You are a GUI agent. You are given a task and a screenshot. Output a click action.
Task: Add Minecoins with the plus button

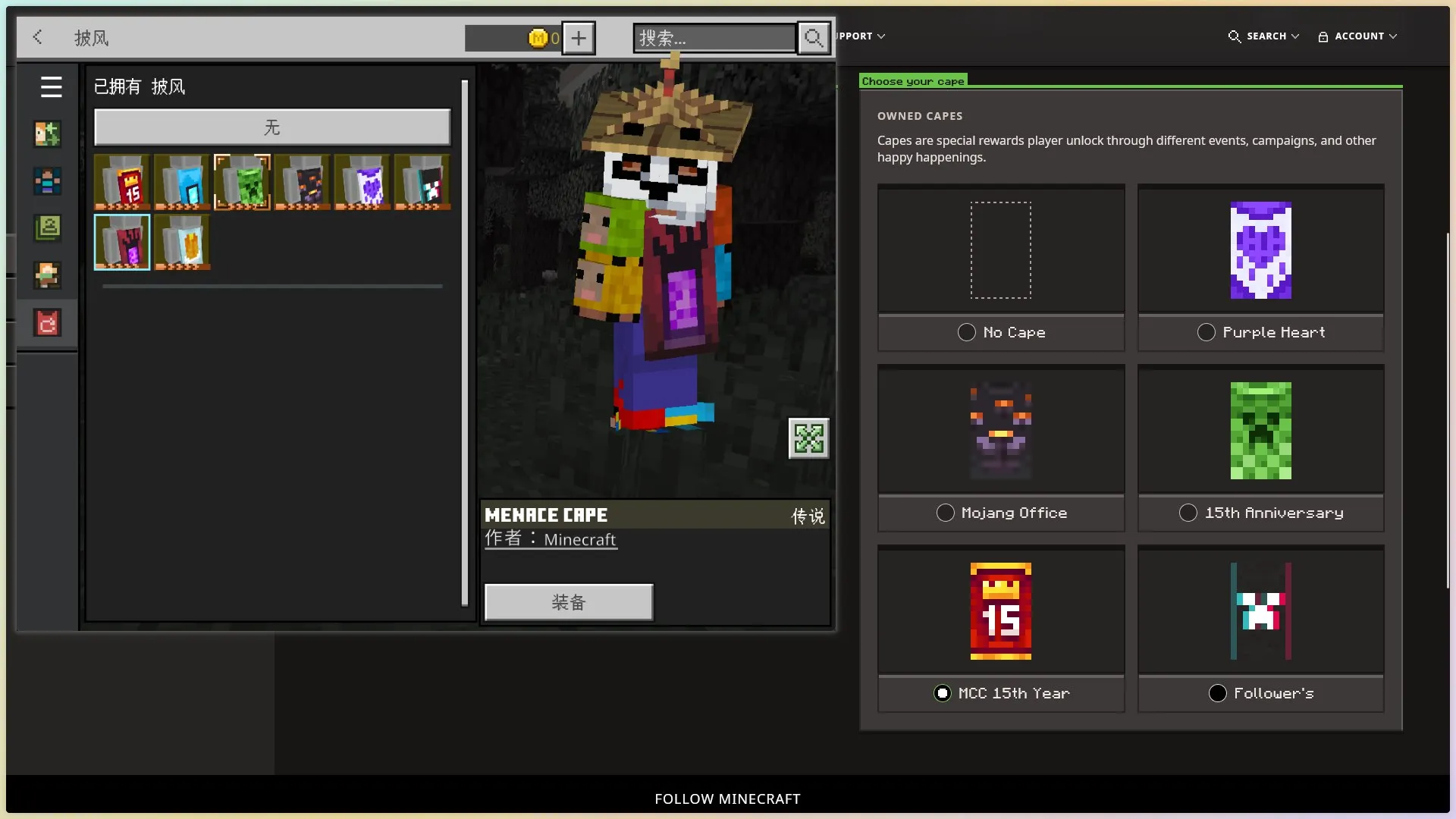(579, 38)
